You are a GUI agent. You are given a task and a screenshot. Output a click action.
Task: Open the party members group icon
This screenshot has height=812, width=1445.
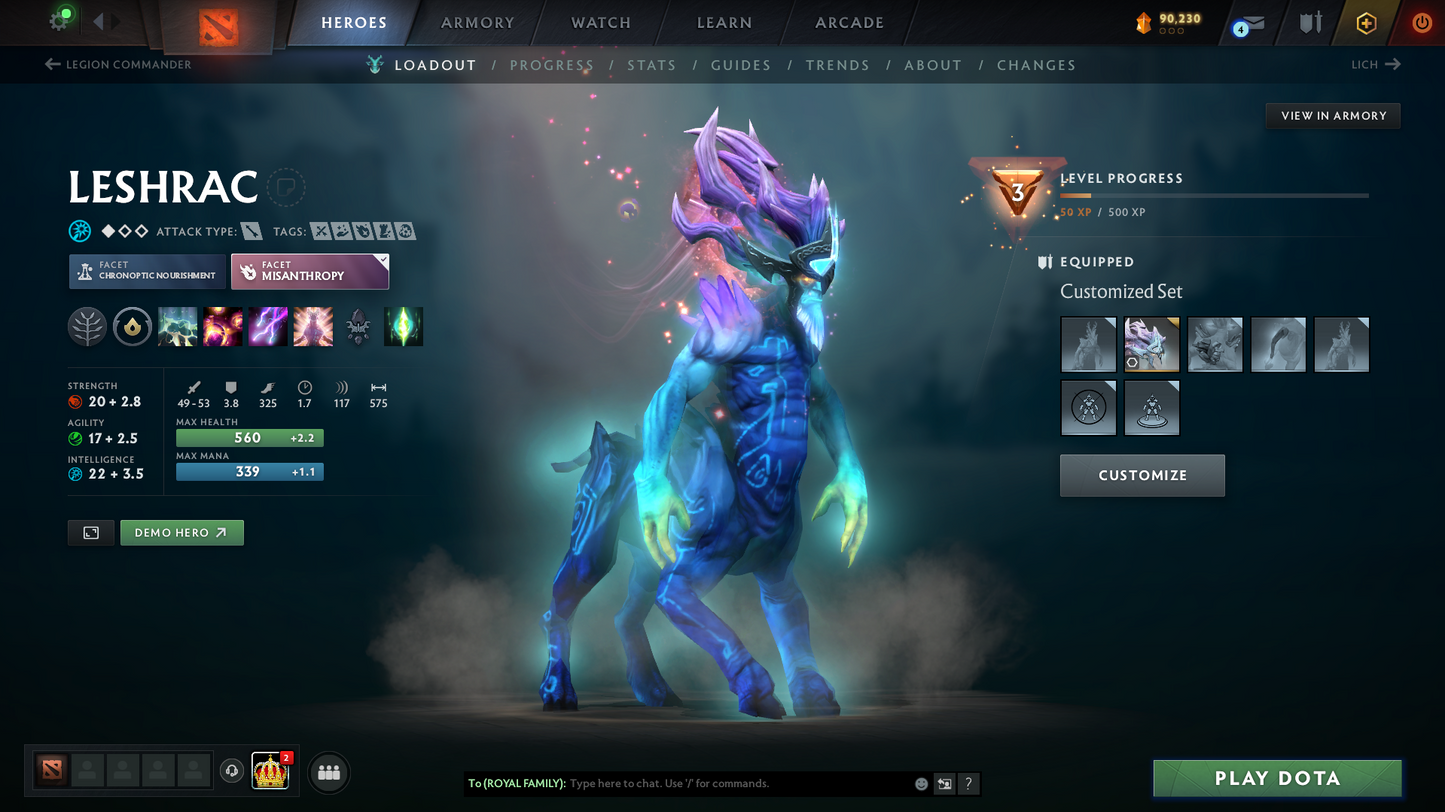[329, 772]
